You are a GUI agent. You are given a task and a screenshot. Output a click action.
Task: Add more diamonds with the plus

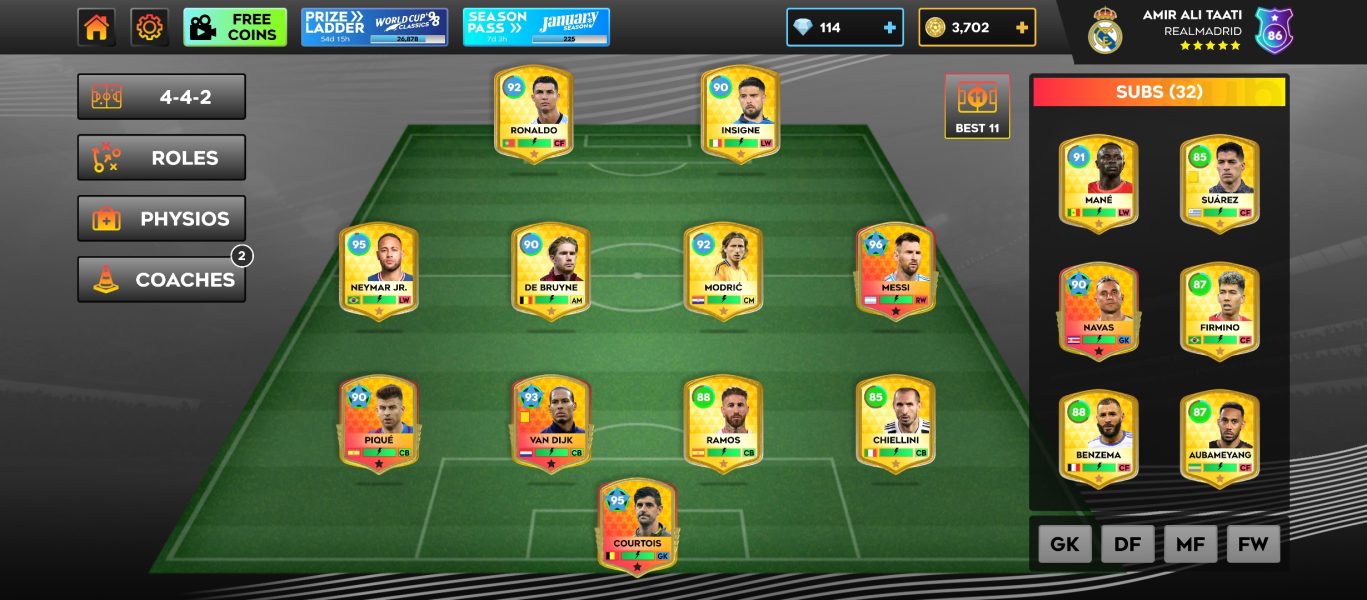pyautogui.click(x=889, y=28)
